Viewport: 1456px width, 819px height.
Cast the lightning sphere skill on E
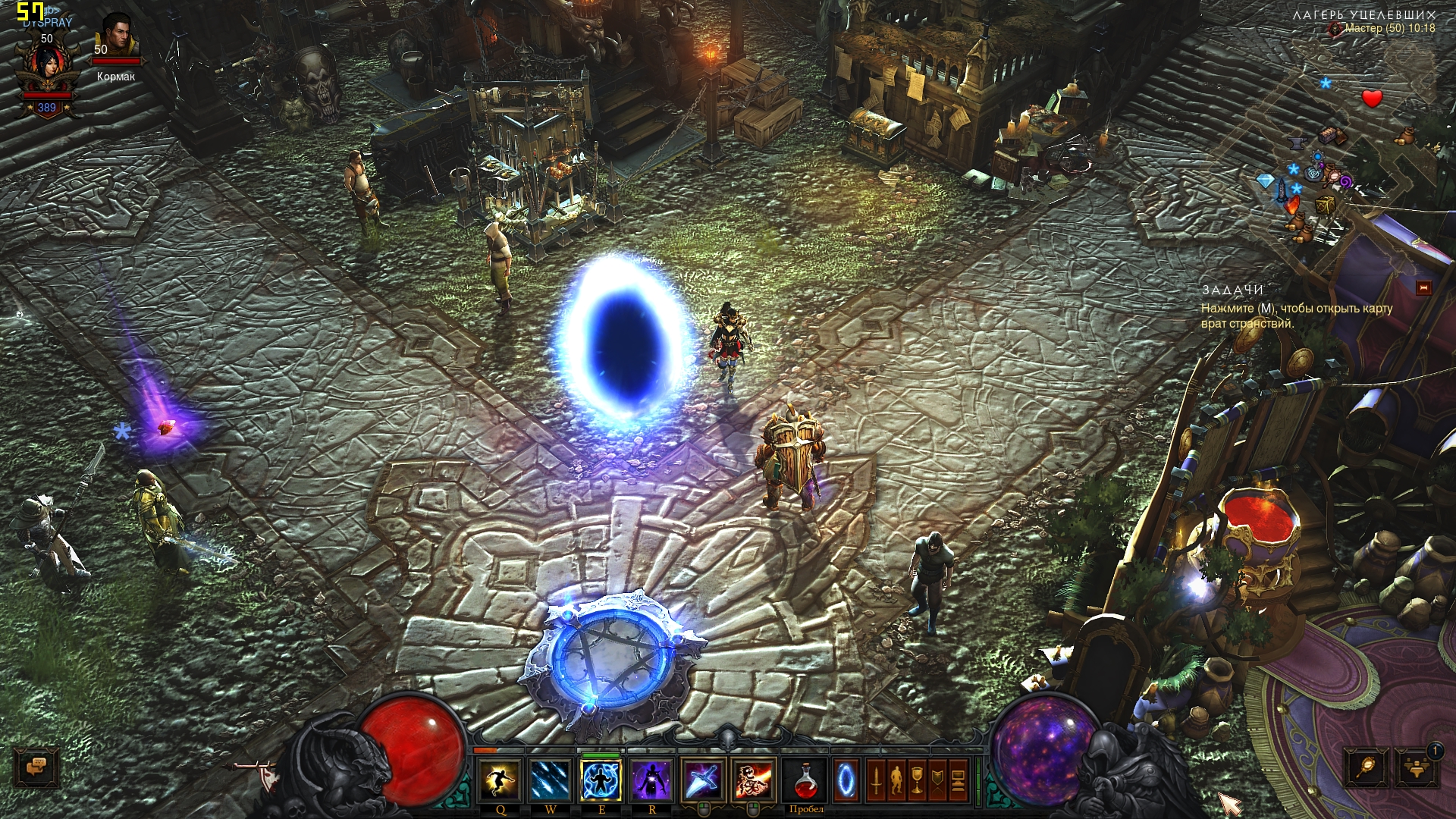click(601, 780)
